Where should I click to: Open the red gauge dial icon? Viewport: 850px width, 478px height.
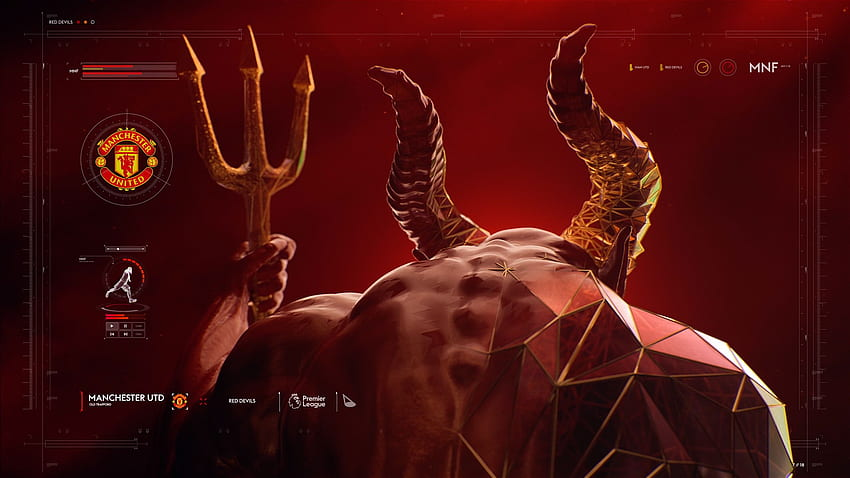727,68
